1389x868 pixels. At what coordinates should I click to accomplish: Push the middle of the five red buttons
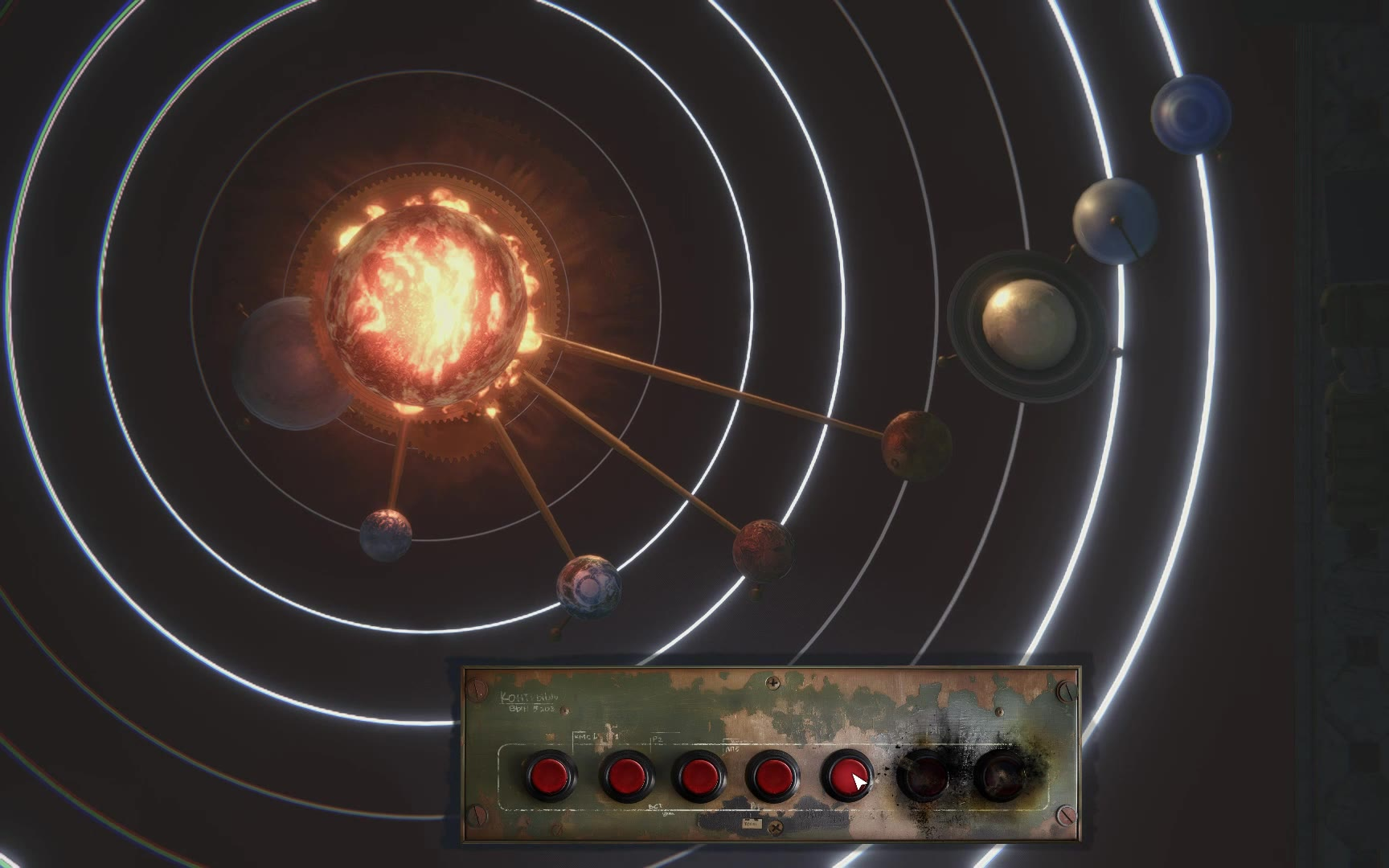click(x=699, y=776)
